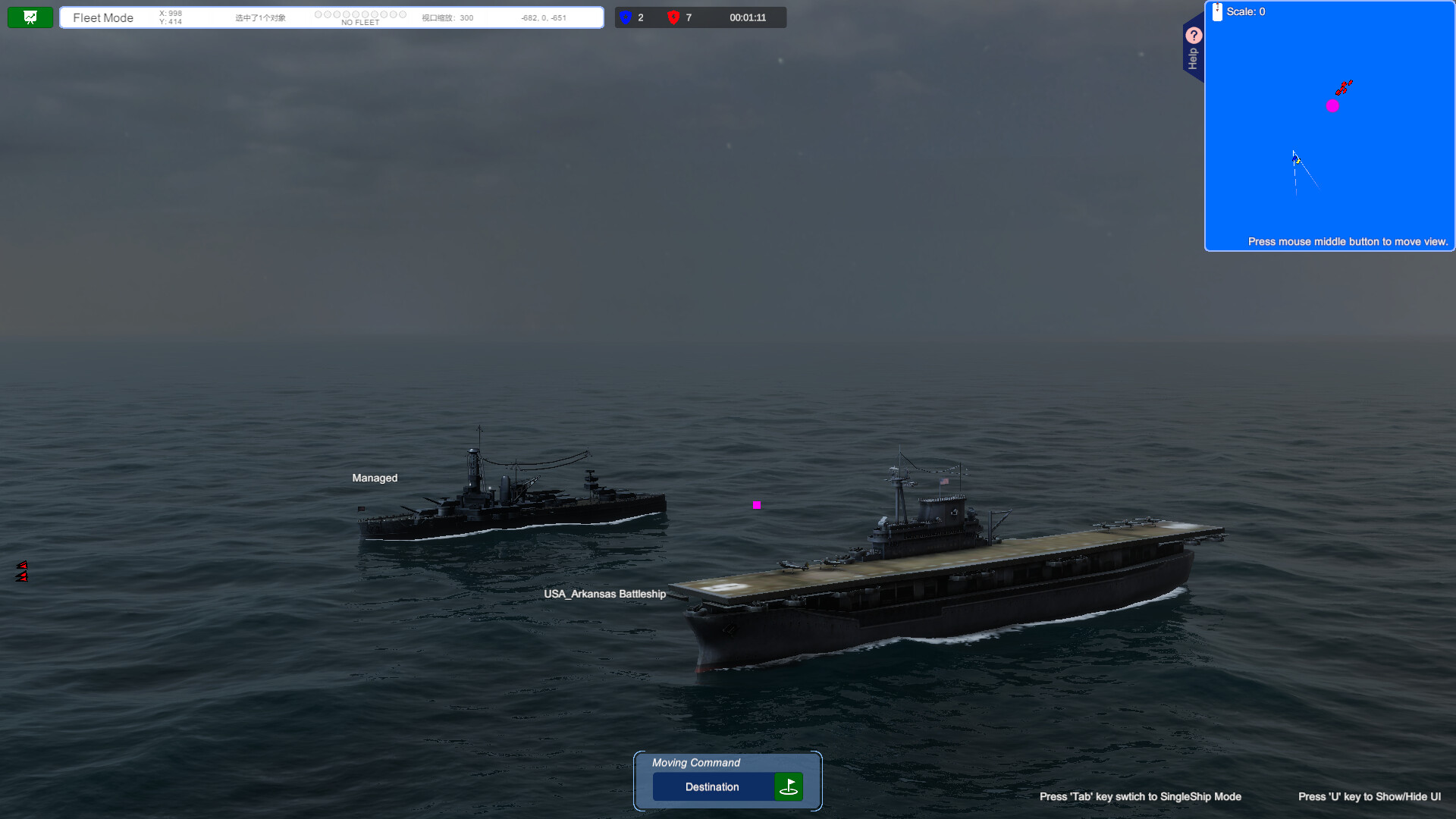Select the blue friendly ship icon on minimap

(x=1294, y=159)
